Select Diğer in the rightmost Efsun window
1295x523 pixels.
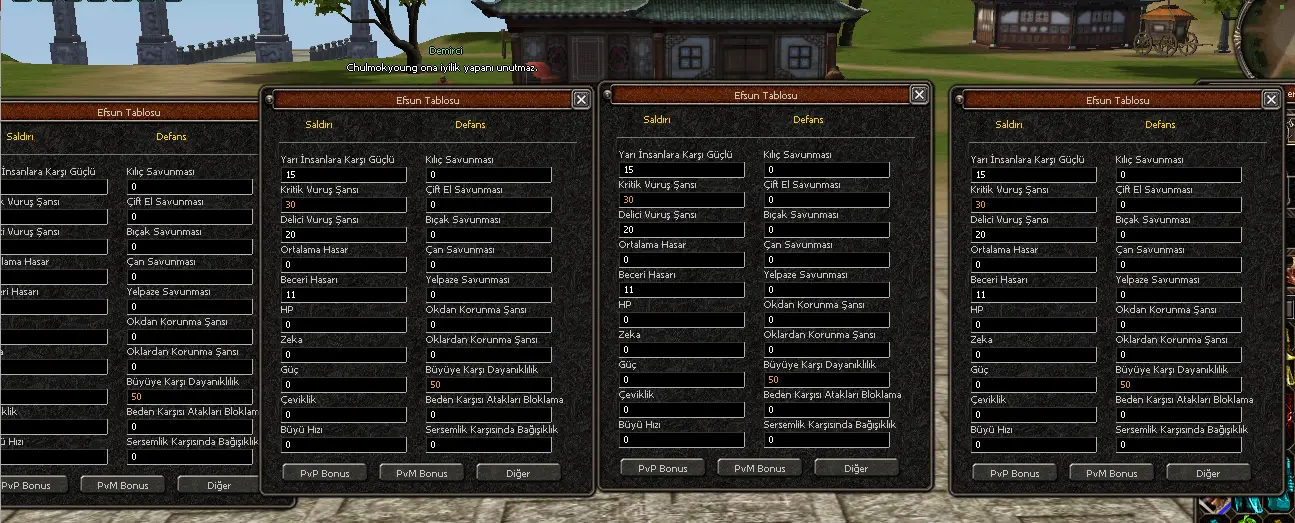point(1208,473)
